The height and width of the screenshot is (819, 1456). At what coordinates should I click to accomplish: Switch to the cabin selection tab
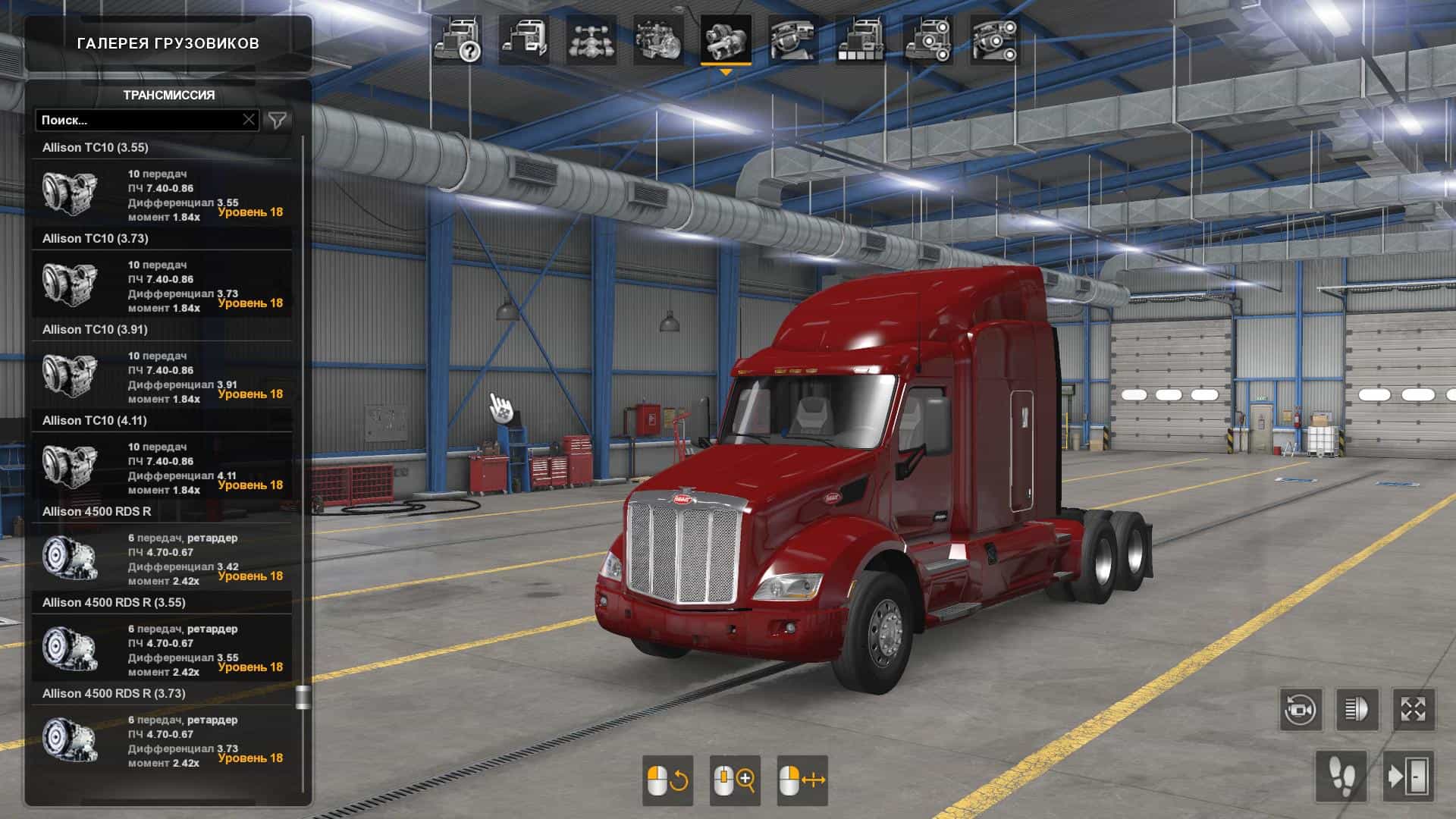(x=524, y=41)
